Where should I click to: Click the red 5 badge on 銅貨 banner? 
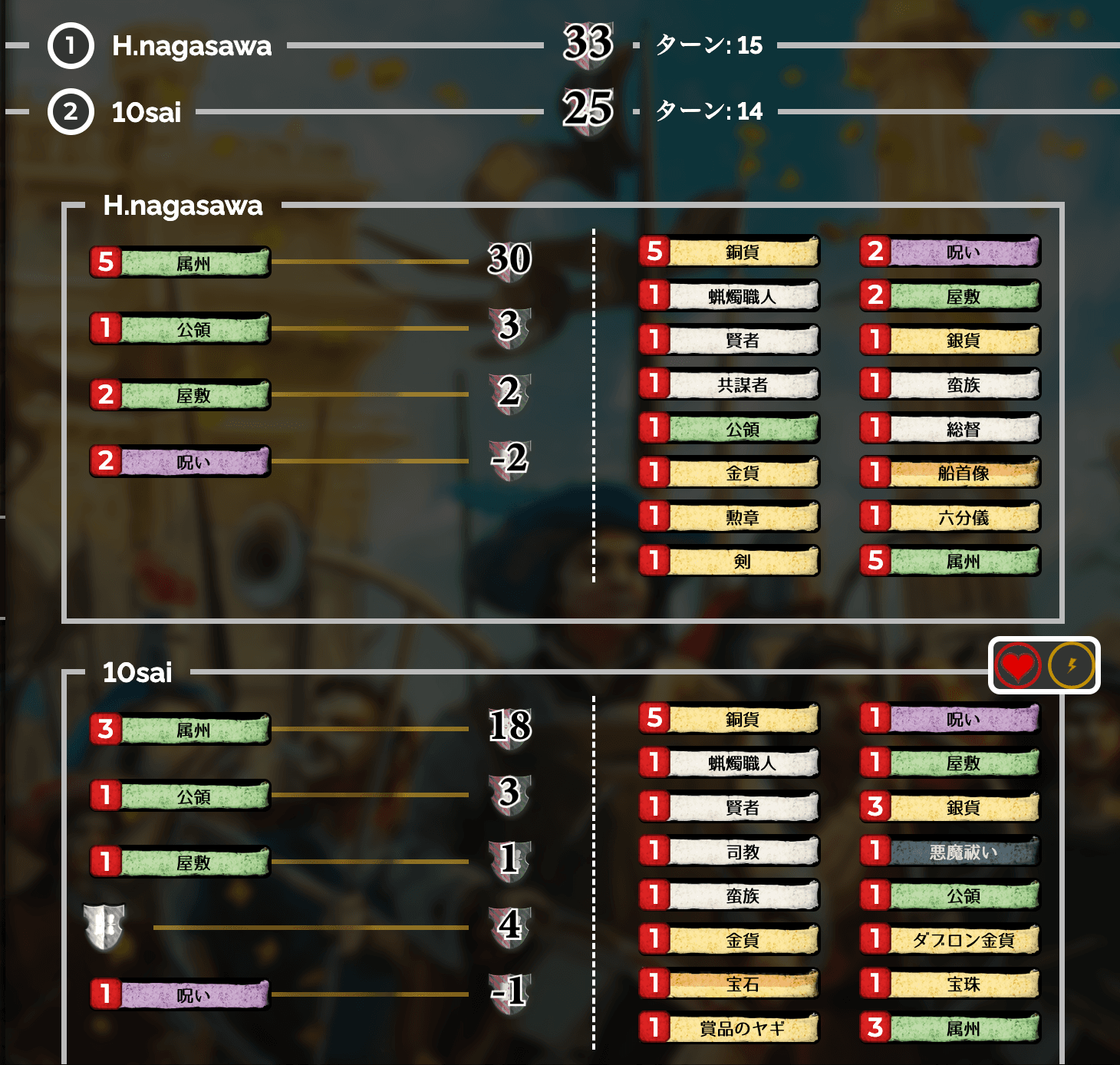coord(656,252)
